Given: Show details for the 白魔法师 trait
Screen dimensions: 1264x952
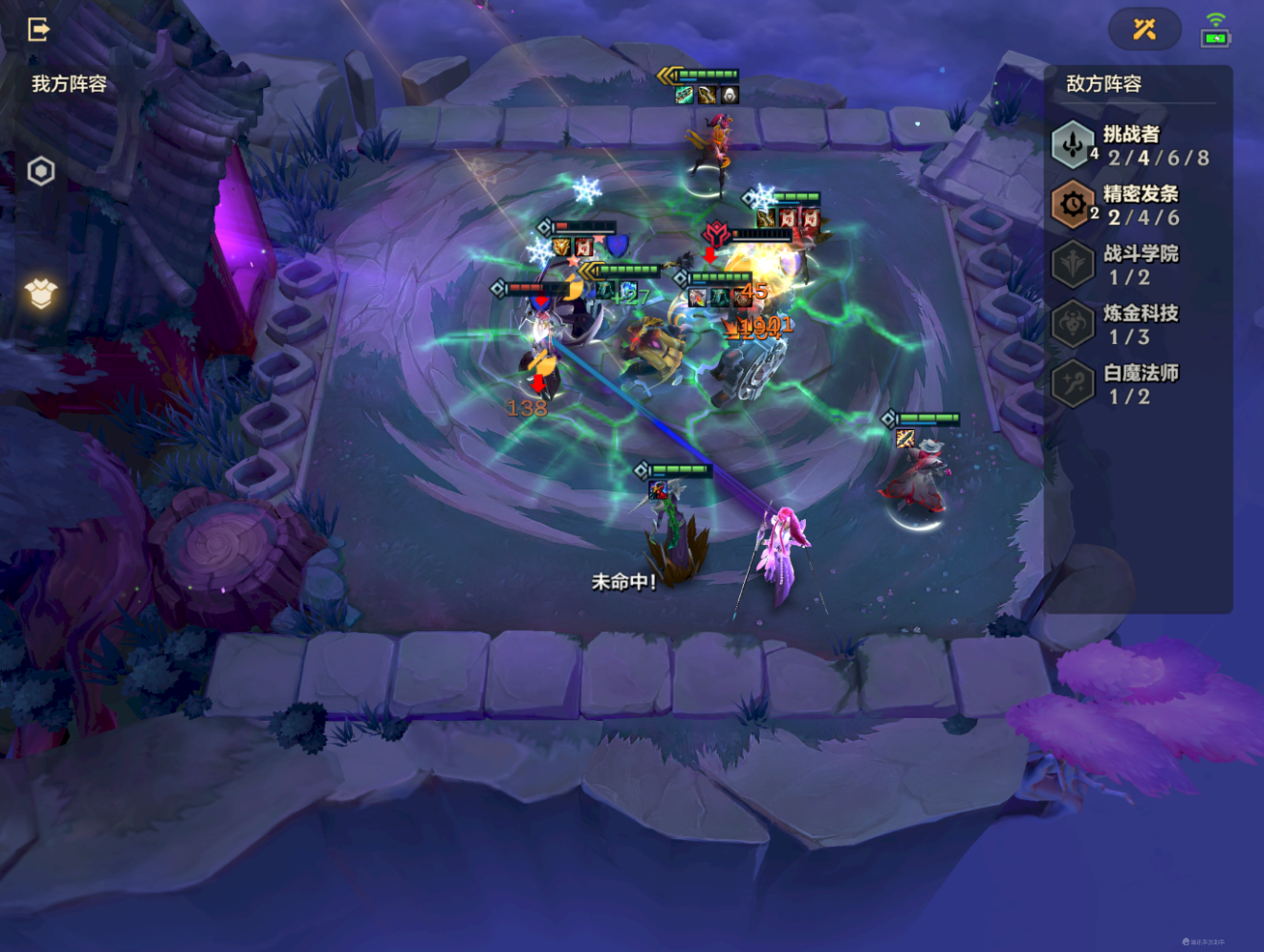Looking at the screenshot, I should (1134, 384).
